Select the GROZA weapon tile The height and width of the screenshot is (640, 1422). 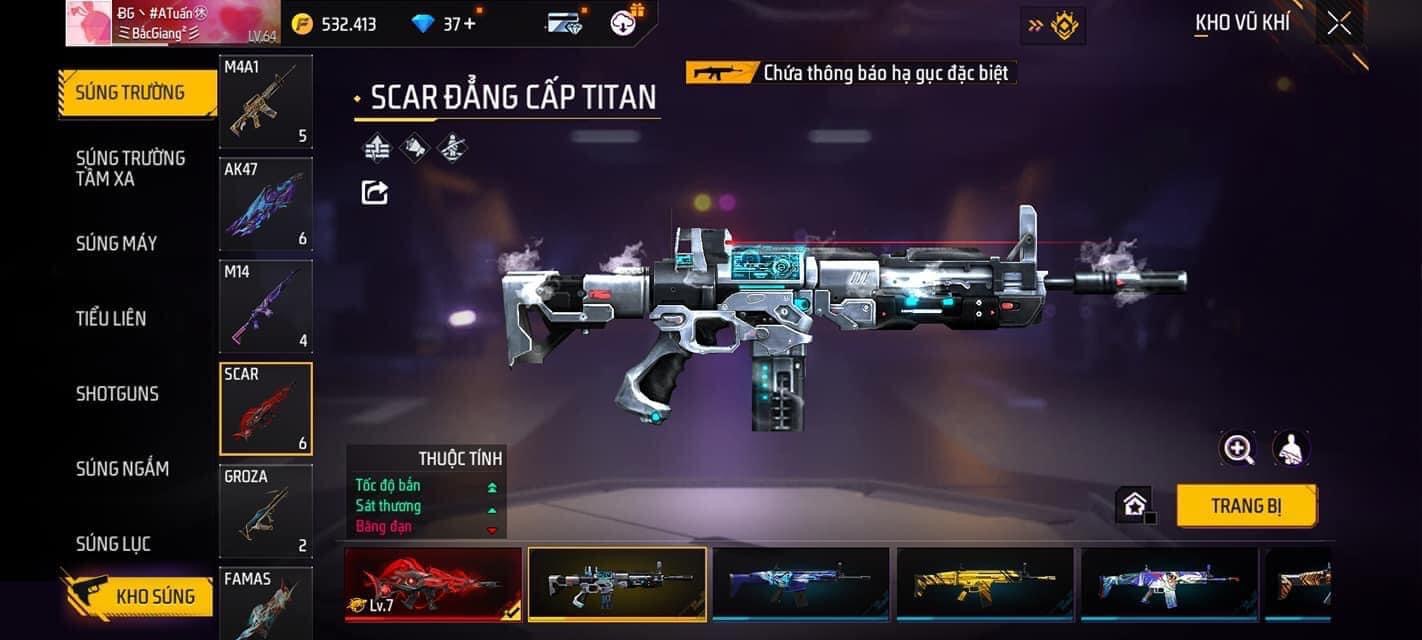tap(265, 511)
